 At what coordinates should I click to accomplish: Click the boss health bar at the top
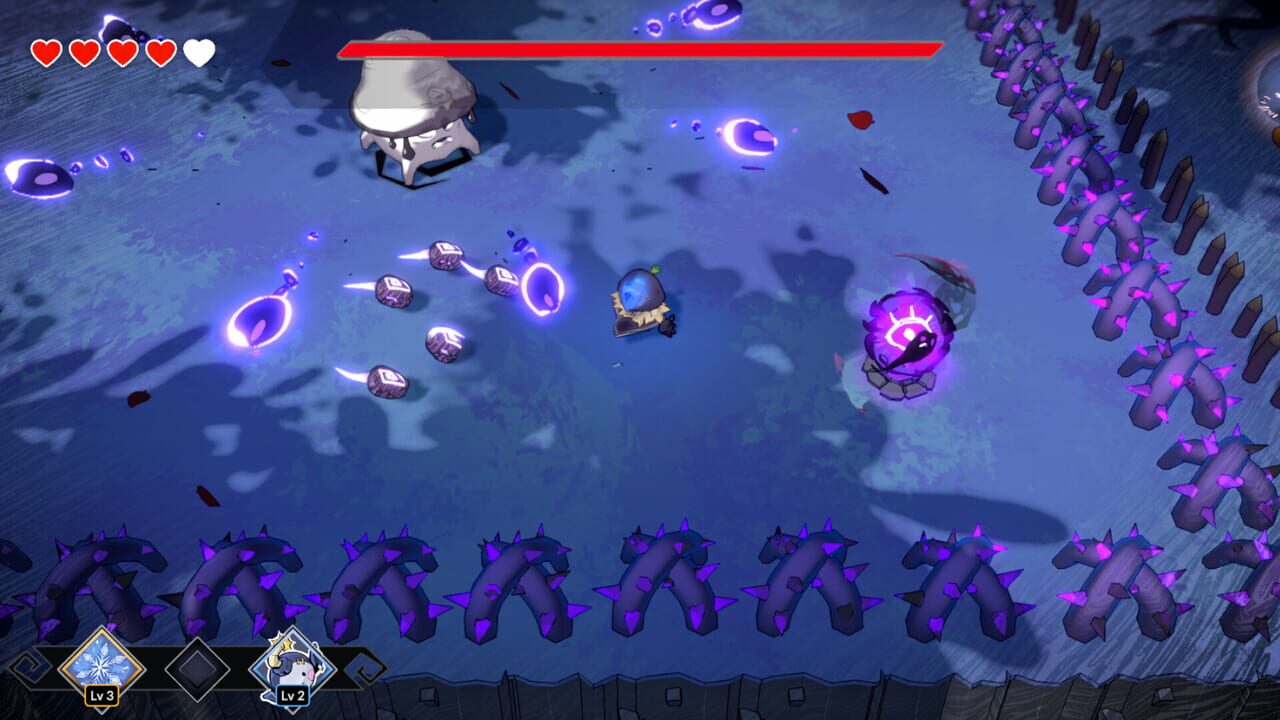pos(640,46)
